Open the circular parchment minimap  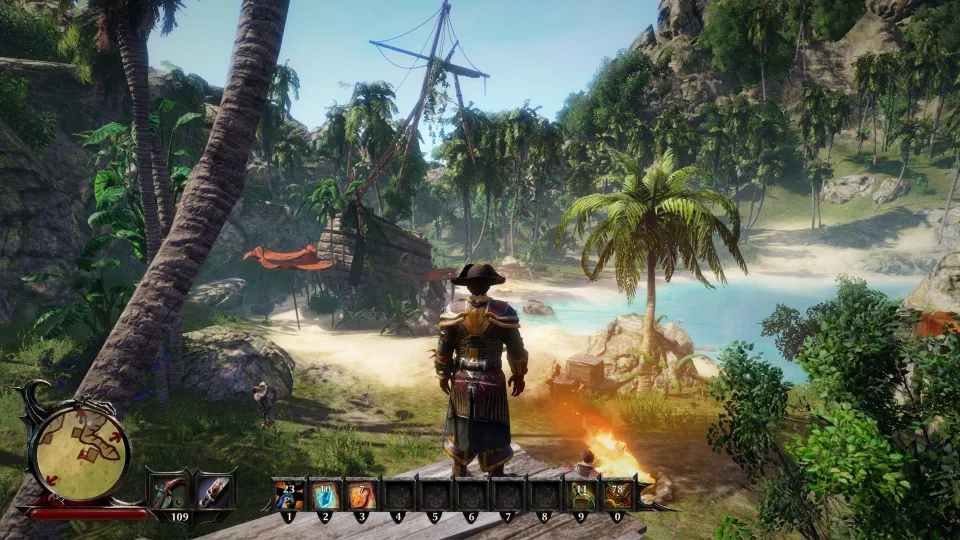81,452
